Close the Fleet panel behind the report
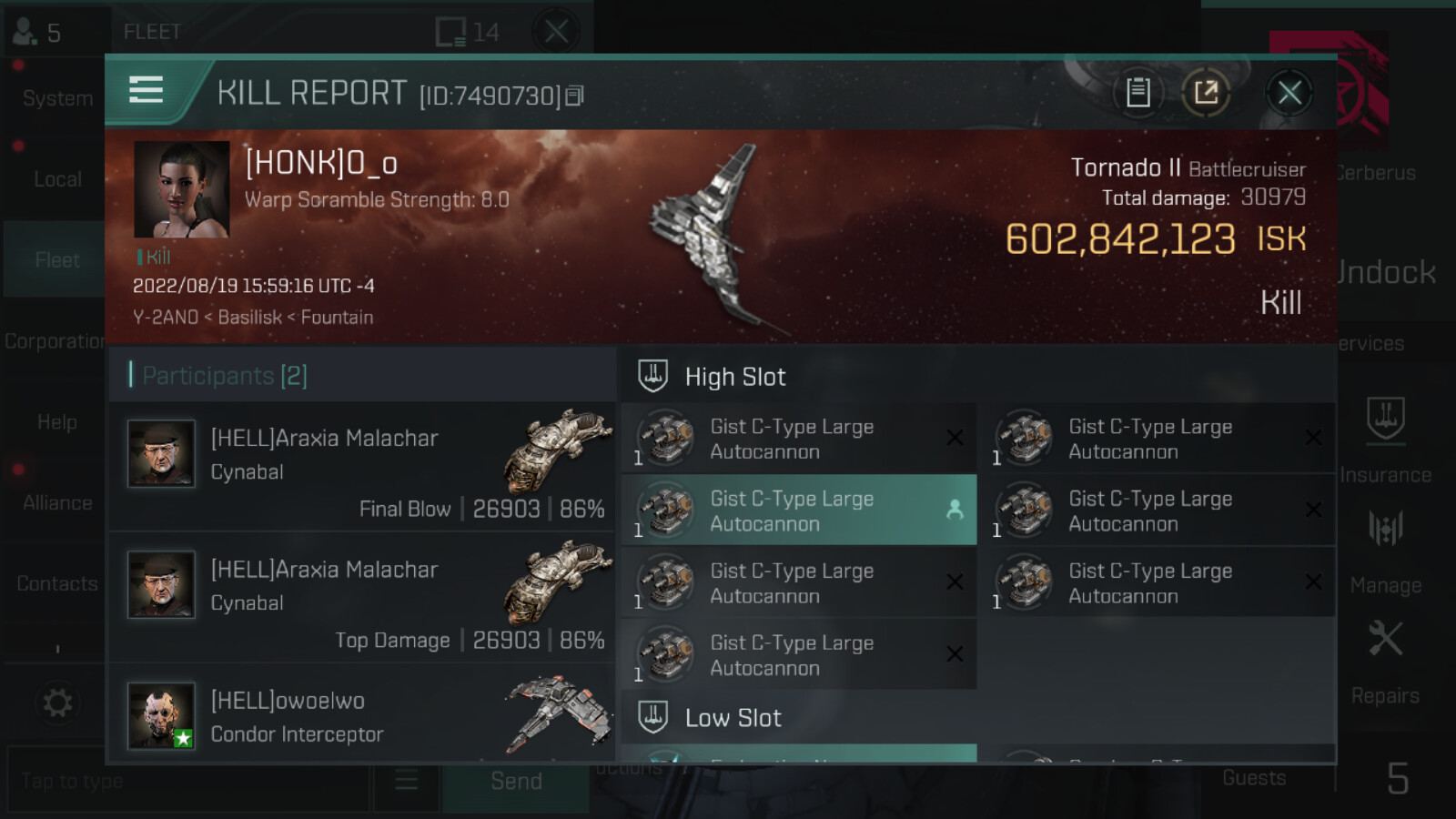Viewport: 1456px width, 819px height. [x=556, y=32]
